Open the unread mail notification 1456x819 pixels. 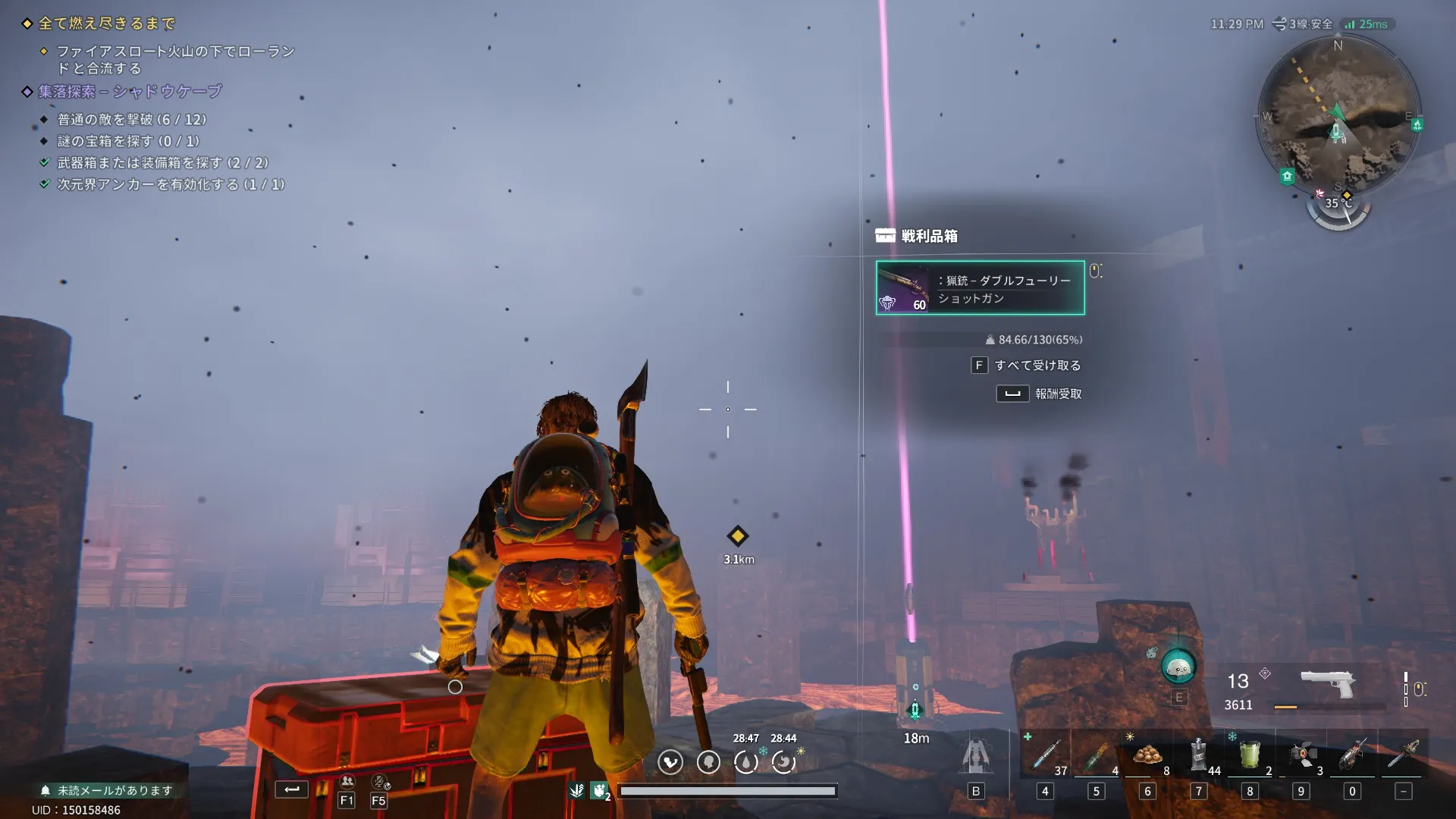click(x=106, y=790)
